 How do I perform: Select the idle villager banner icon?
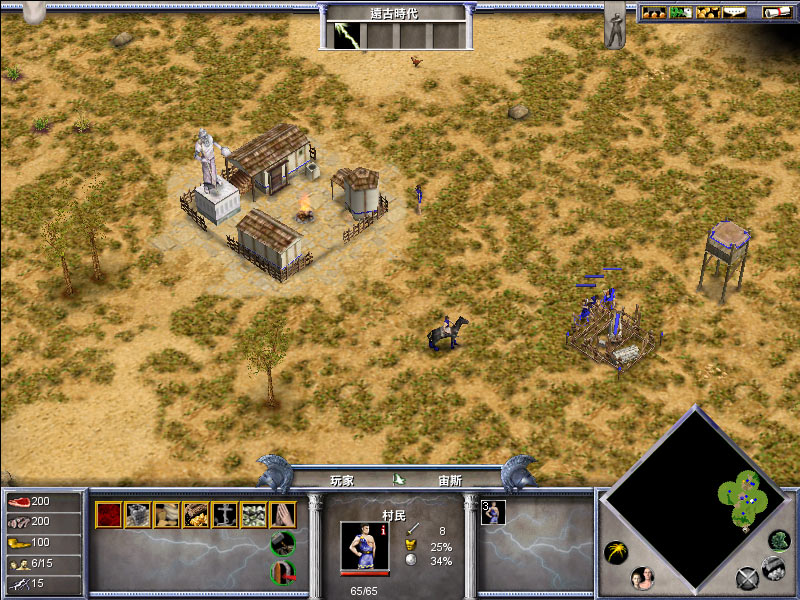(x=614, y=25)
